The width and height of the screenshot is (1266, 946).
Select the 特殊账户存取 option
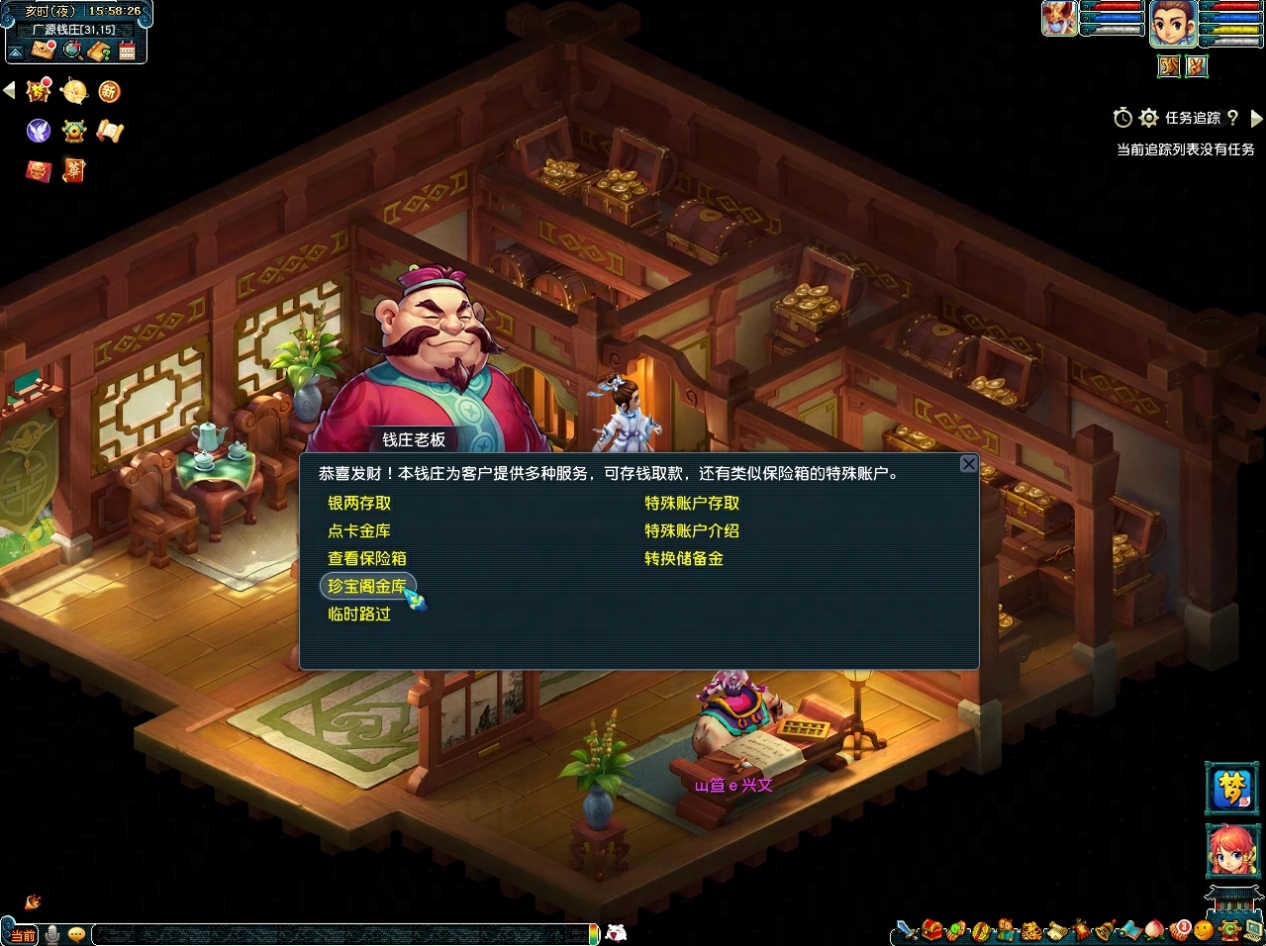tap(692, 503)
